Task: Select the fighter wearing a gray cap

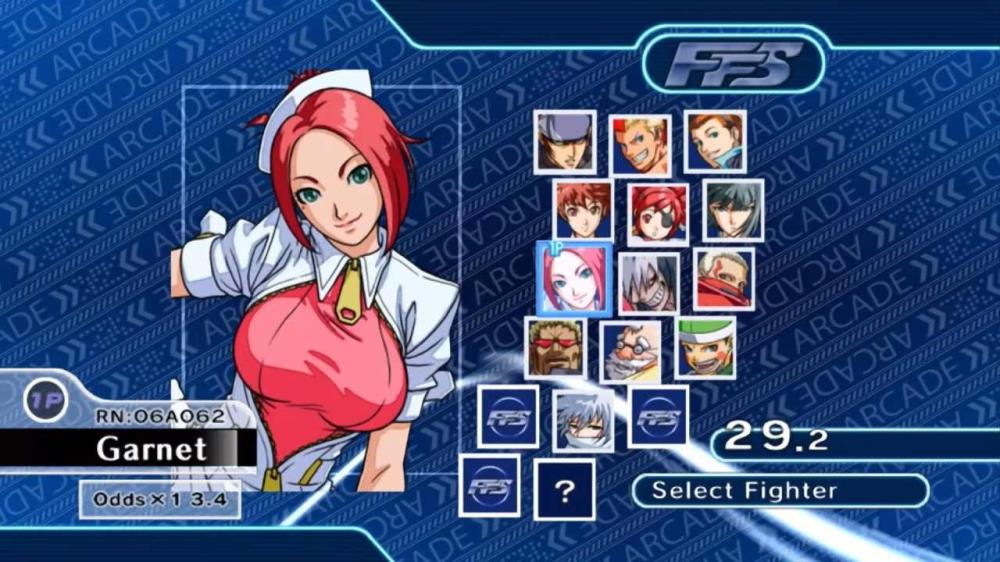Action: (x=564, y=142)
